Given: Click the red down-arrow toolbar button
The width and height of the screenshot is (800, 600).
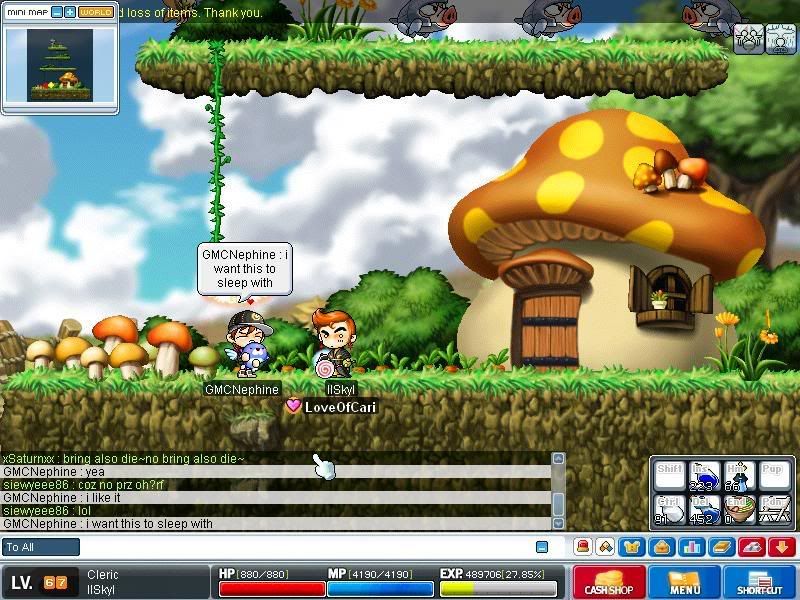Looking at the screenshot, I should tap(782, 547).
